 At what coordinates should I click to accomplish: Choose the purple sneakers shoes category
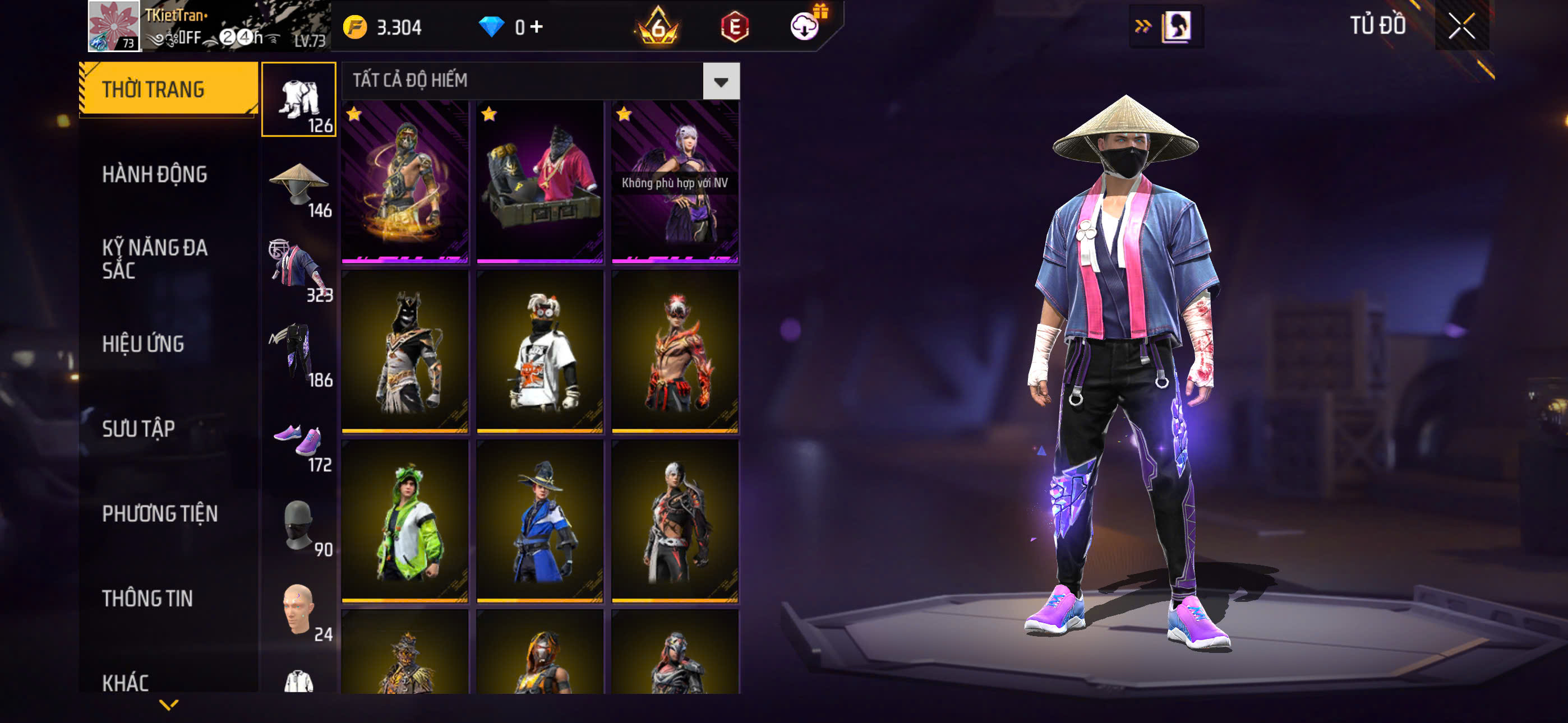[299, 440]
